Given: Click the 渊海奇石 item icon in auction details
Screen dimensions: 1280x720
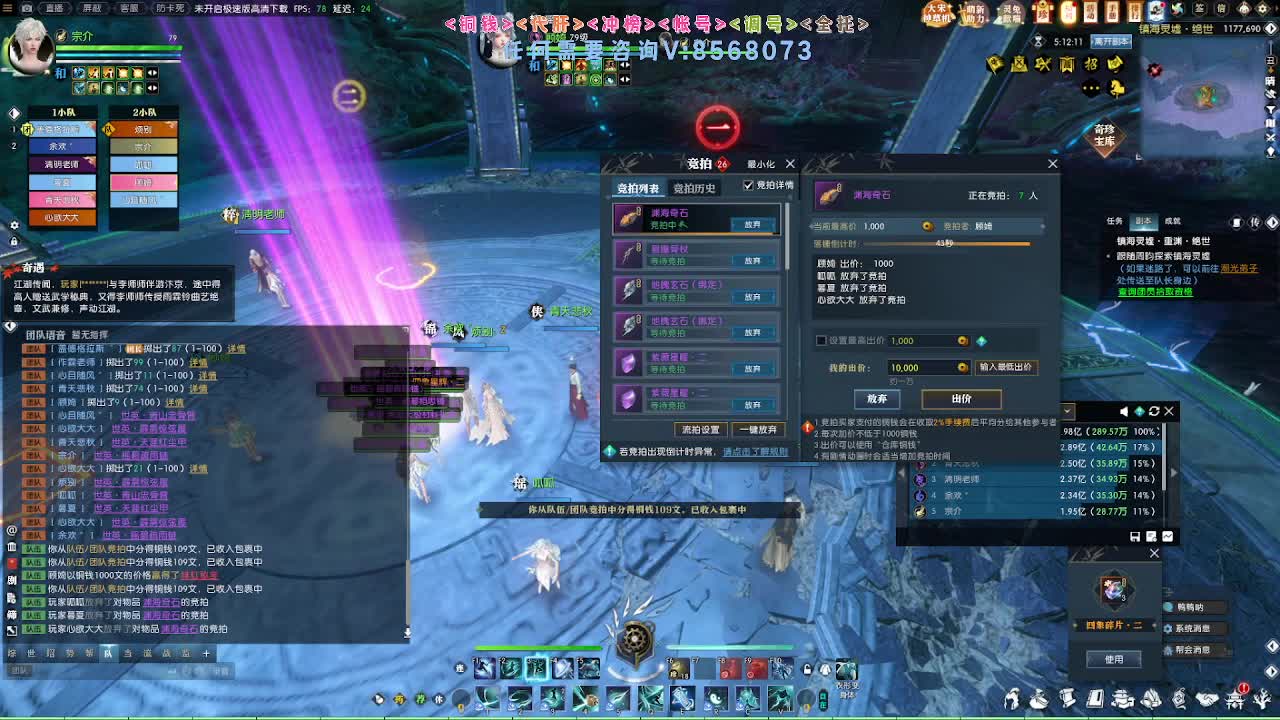Looking at the screenshot, I should point(828,196).
